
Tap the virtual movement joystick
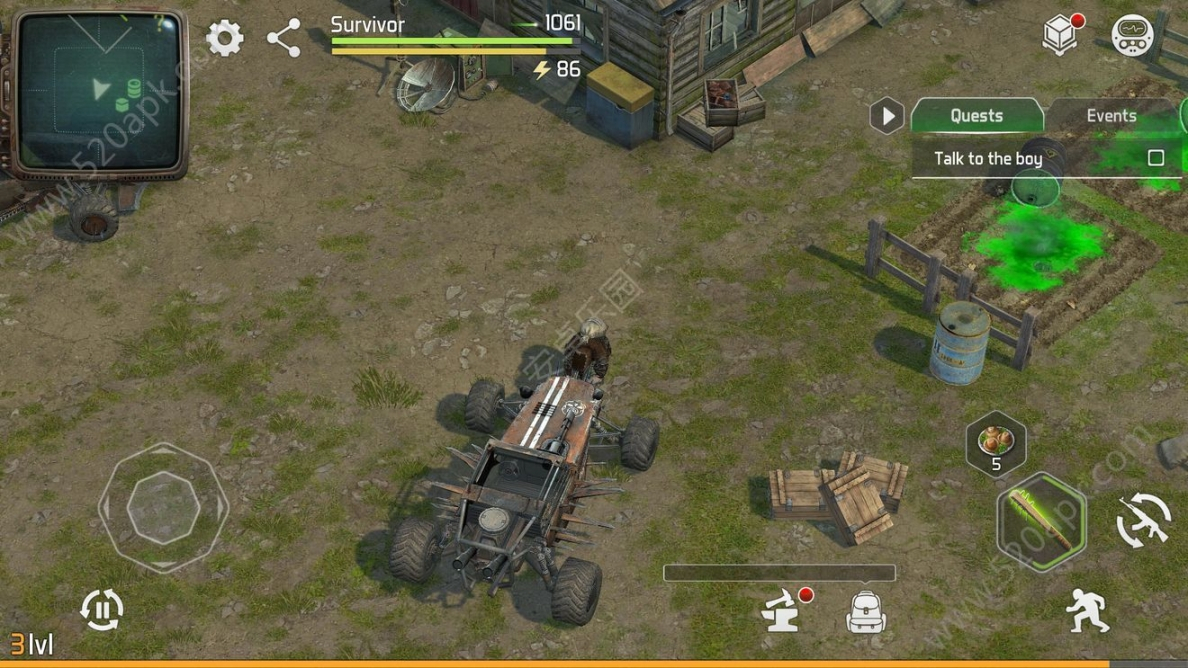point(163,508)
